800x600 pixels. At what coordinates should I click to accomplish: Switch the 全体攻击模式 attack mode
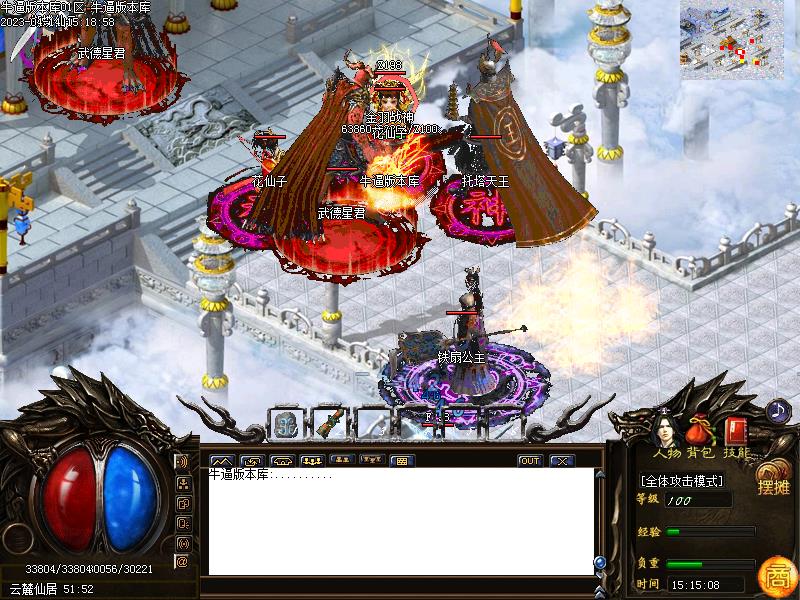click(x=682, y=481)
